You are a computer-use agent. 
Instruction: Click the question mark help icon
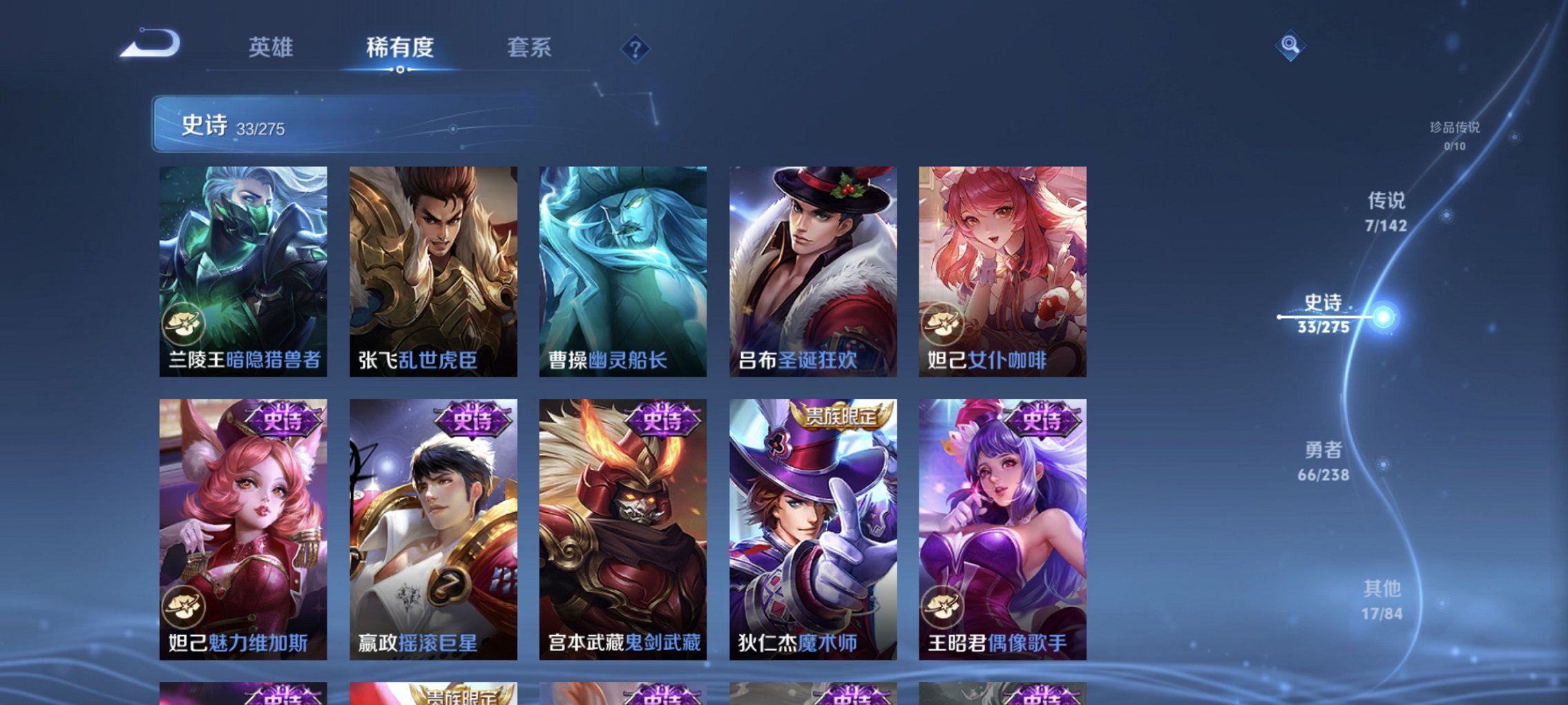[636, 48]
